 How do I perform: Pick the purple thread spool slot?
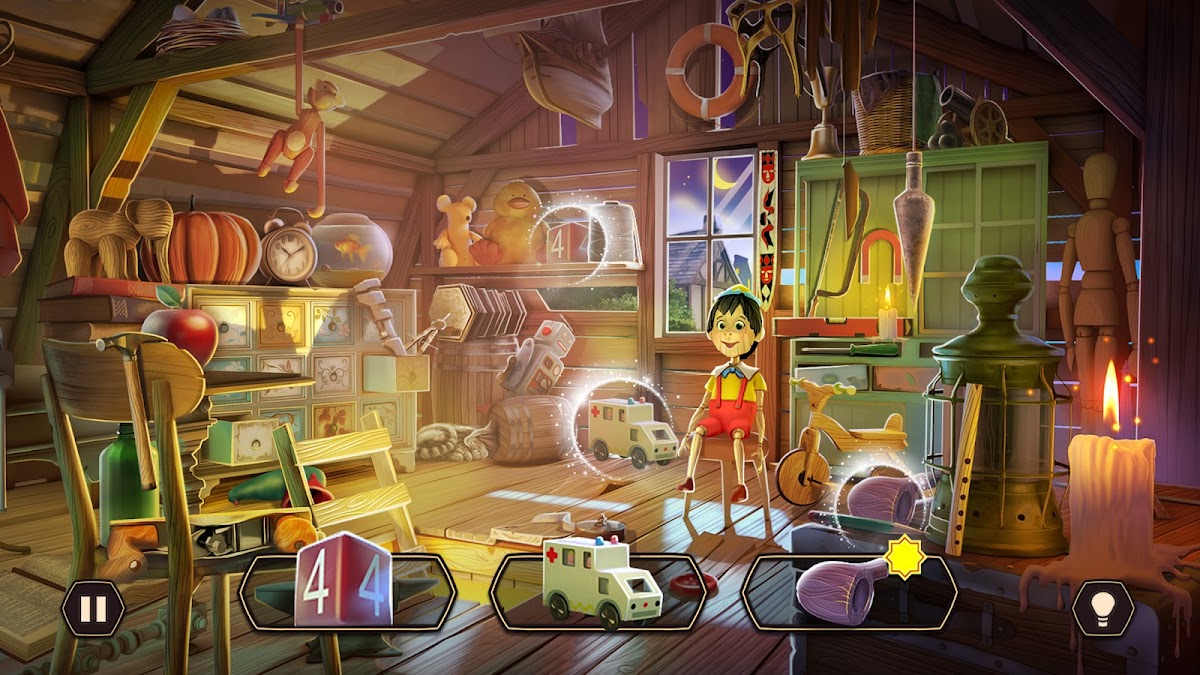pyautogui.click(x=849, y=592)
